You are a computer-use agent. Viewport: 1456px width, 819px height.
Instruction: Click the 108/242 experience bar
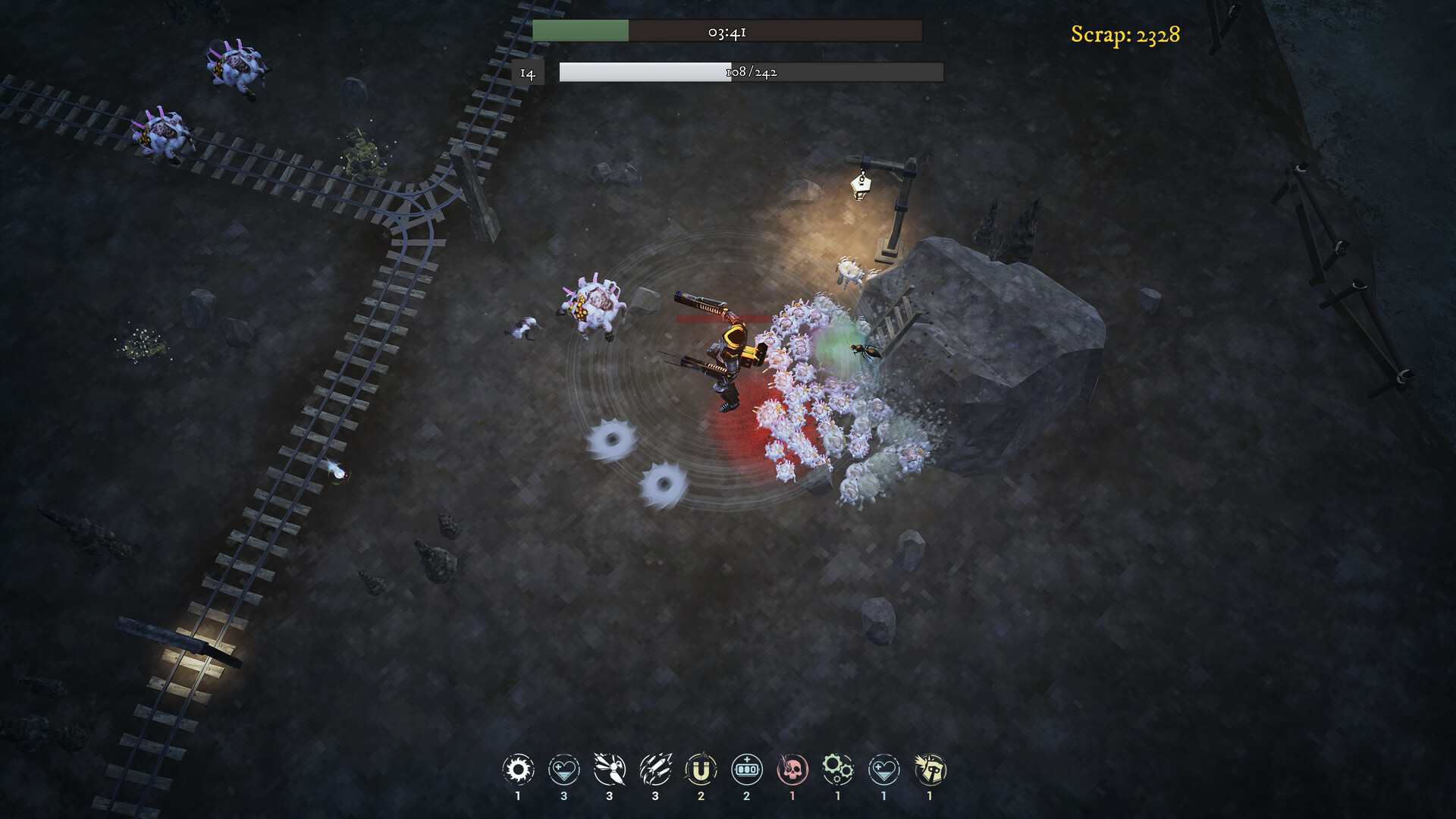click(x=751, y=72)
